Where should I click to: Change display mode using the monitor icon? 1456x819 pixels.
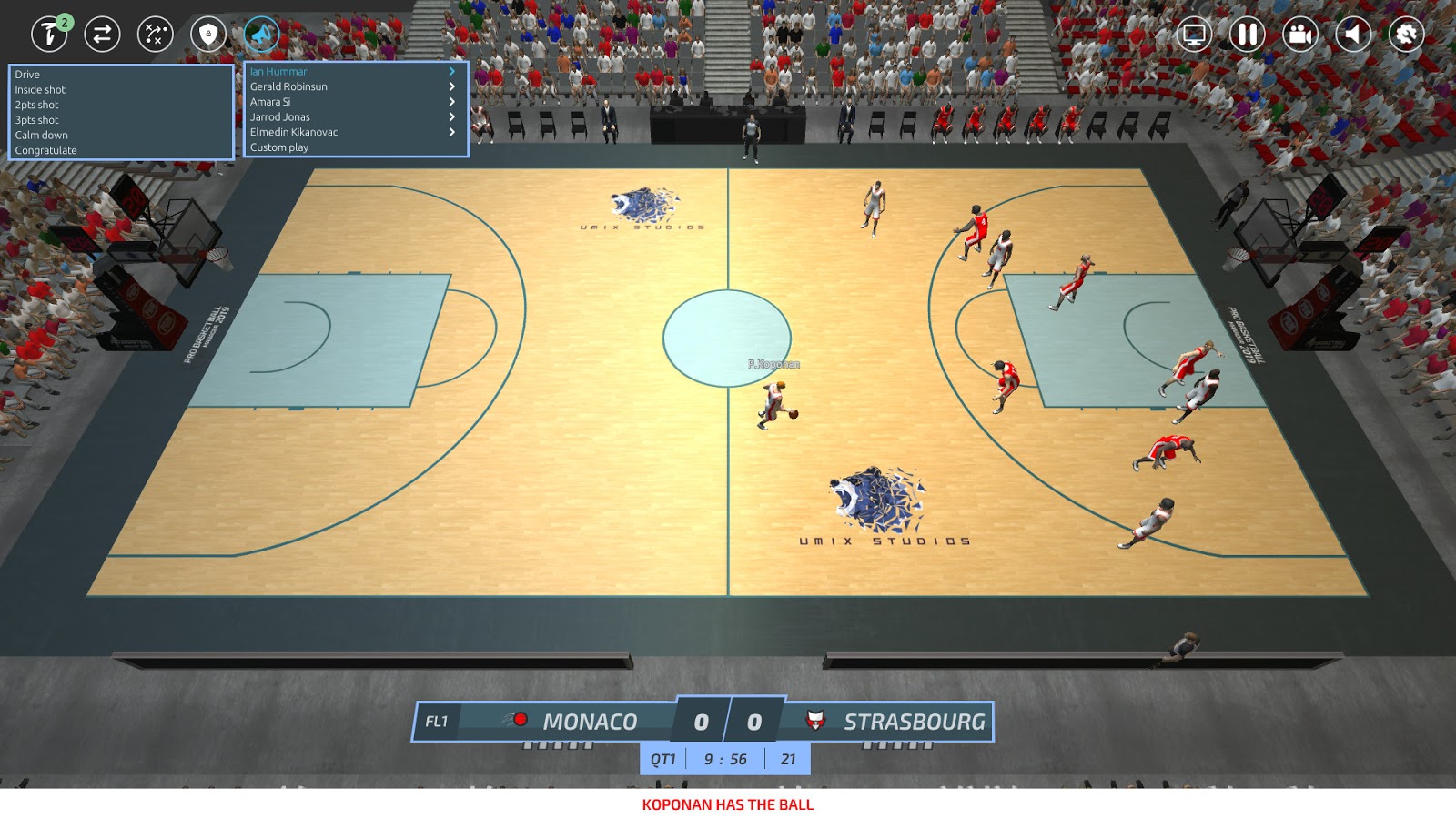(x=1194, y=33)
